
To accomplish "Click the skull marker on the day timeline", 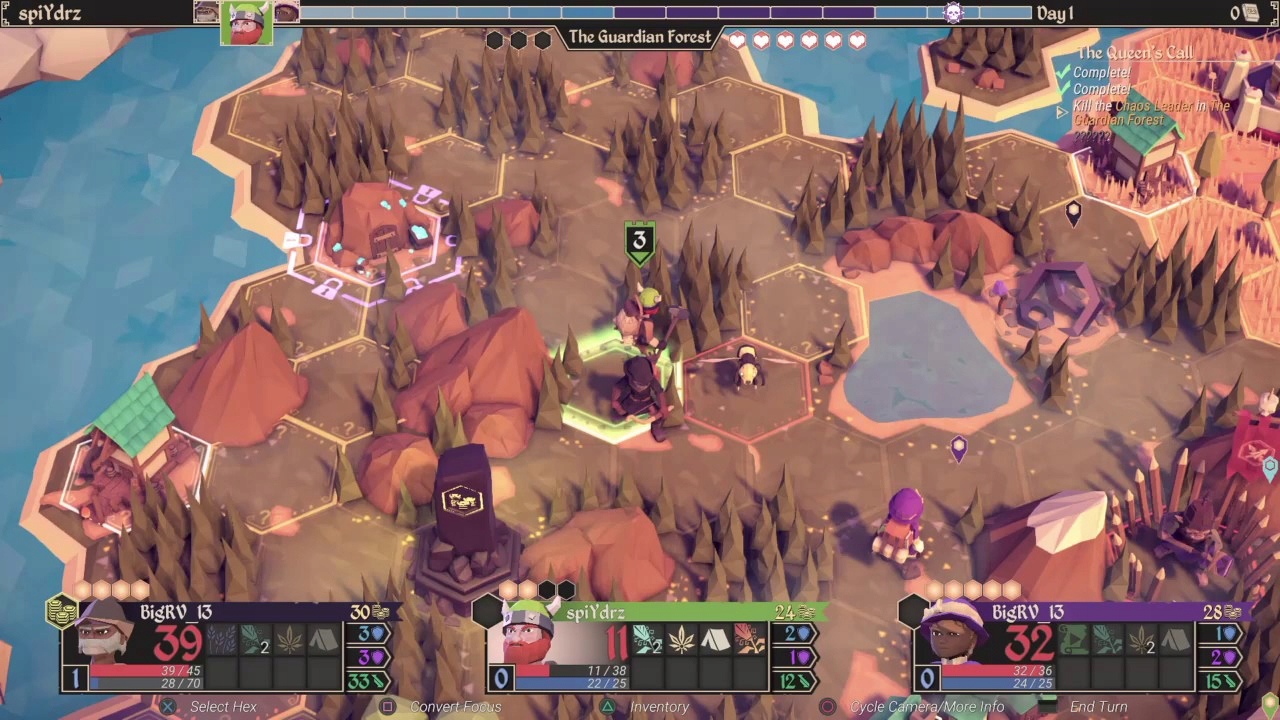I will [x=953, y=13].
